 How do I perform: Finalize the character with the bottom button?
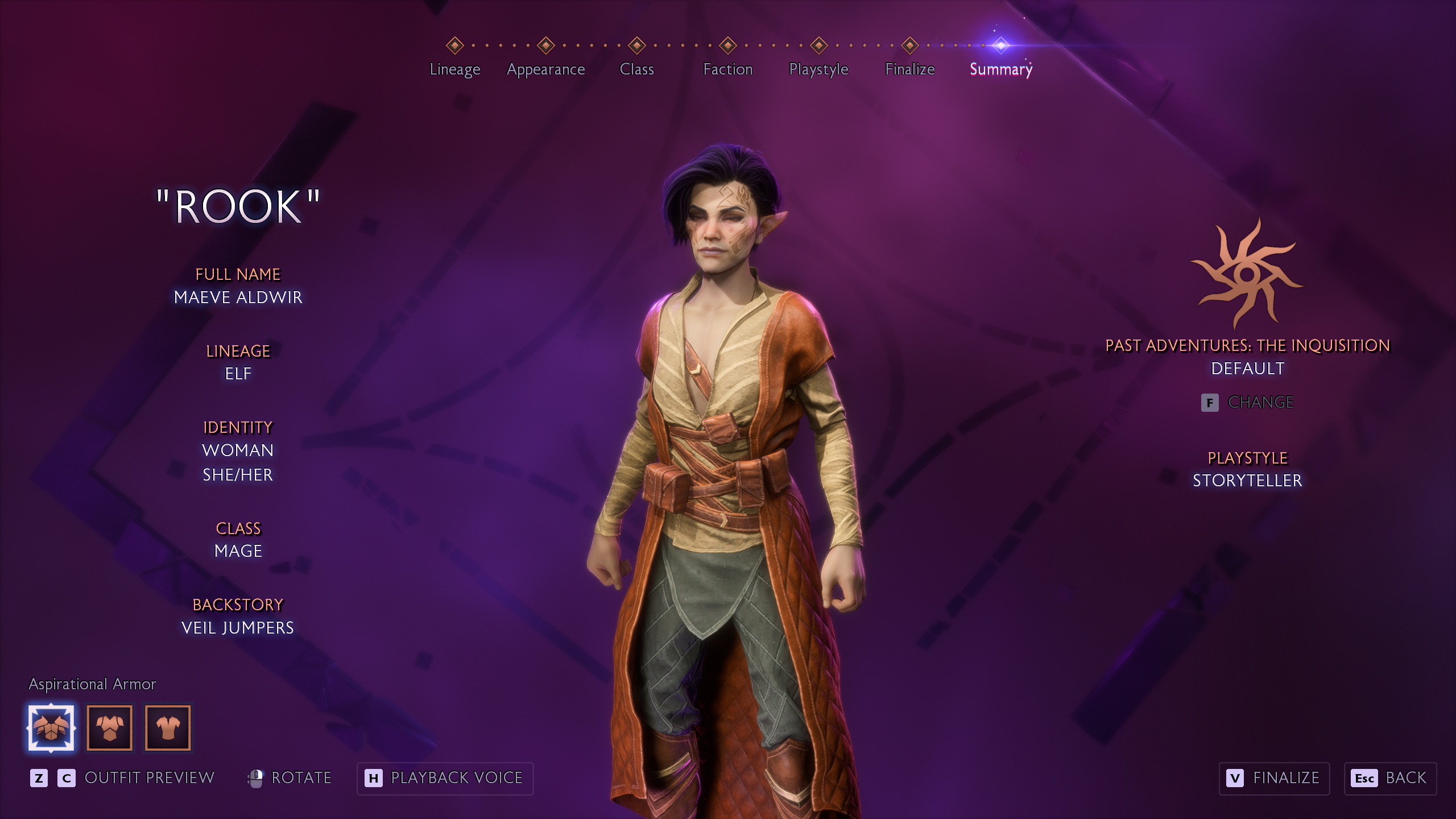click(x=1274, y=778)
